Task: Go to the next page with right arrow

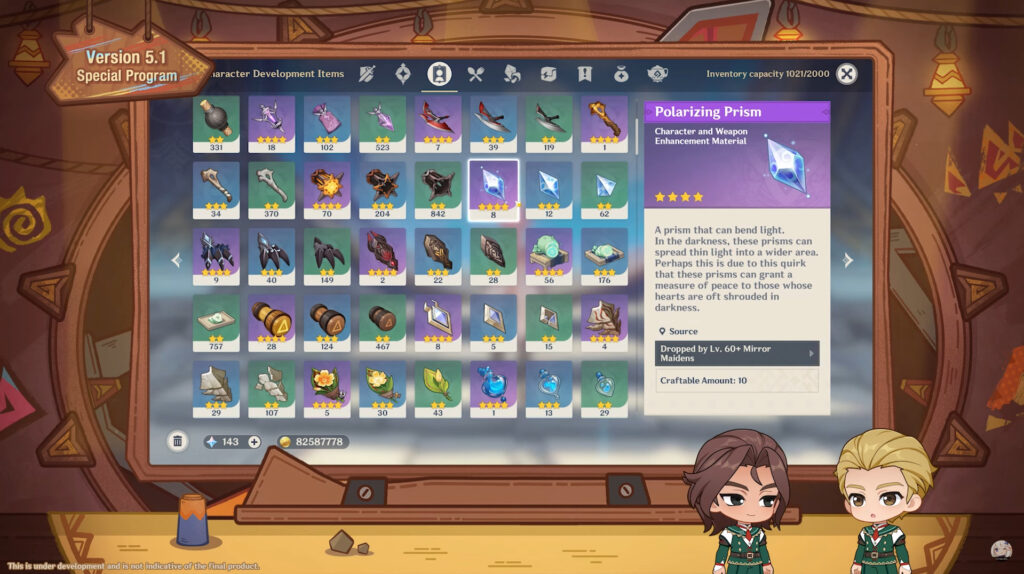Action: (x=848, y=261)
